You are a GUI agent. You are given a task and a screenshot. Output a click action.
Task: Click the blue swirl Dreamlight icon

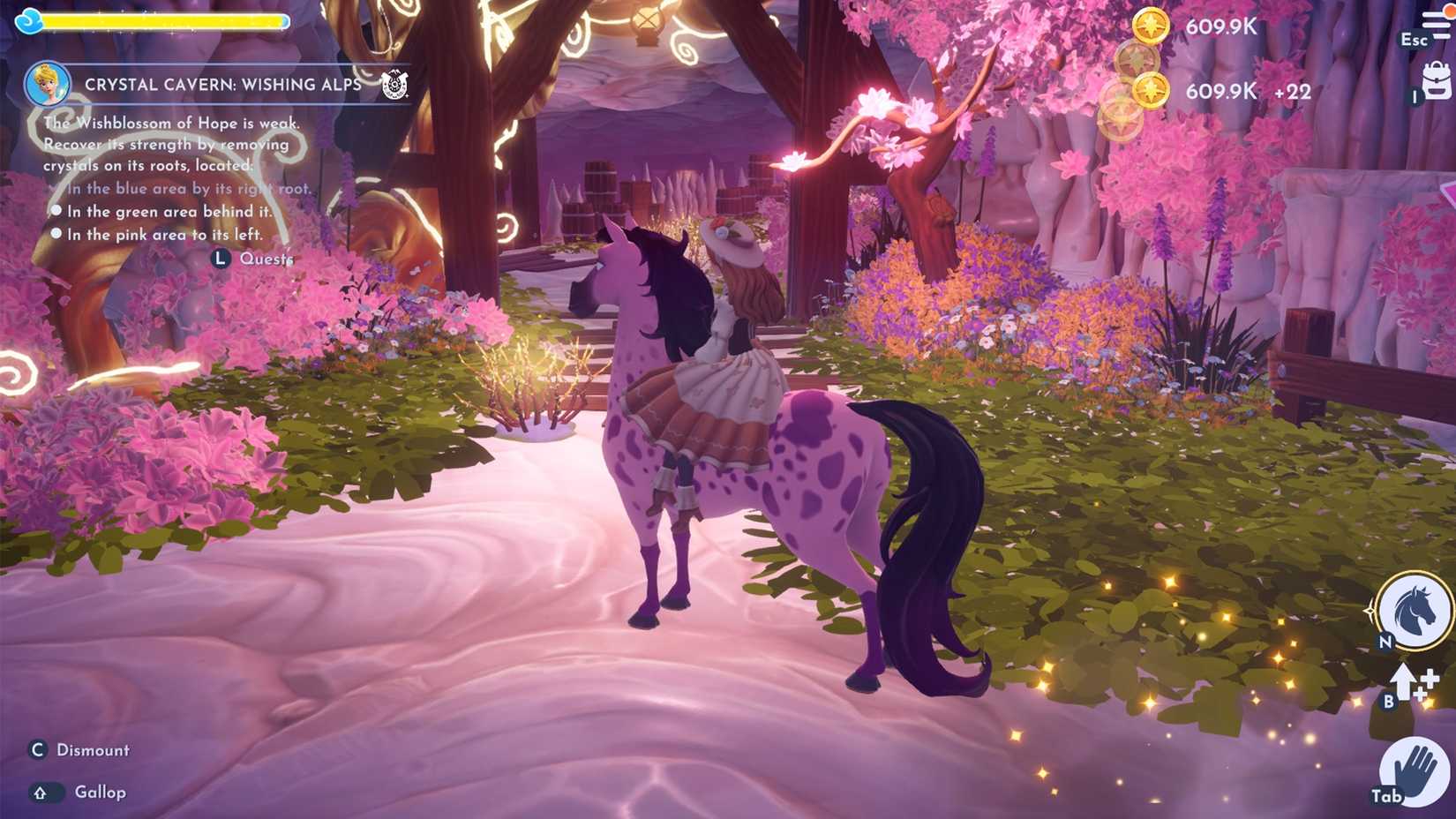pos(29,19)
